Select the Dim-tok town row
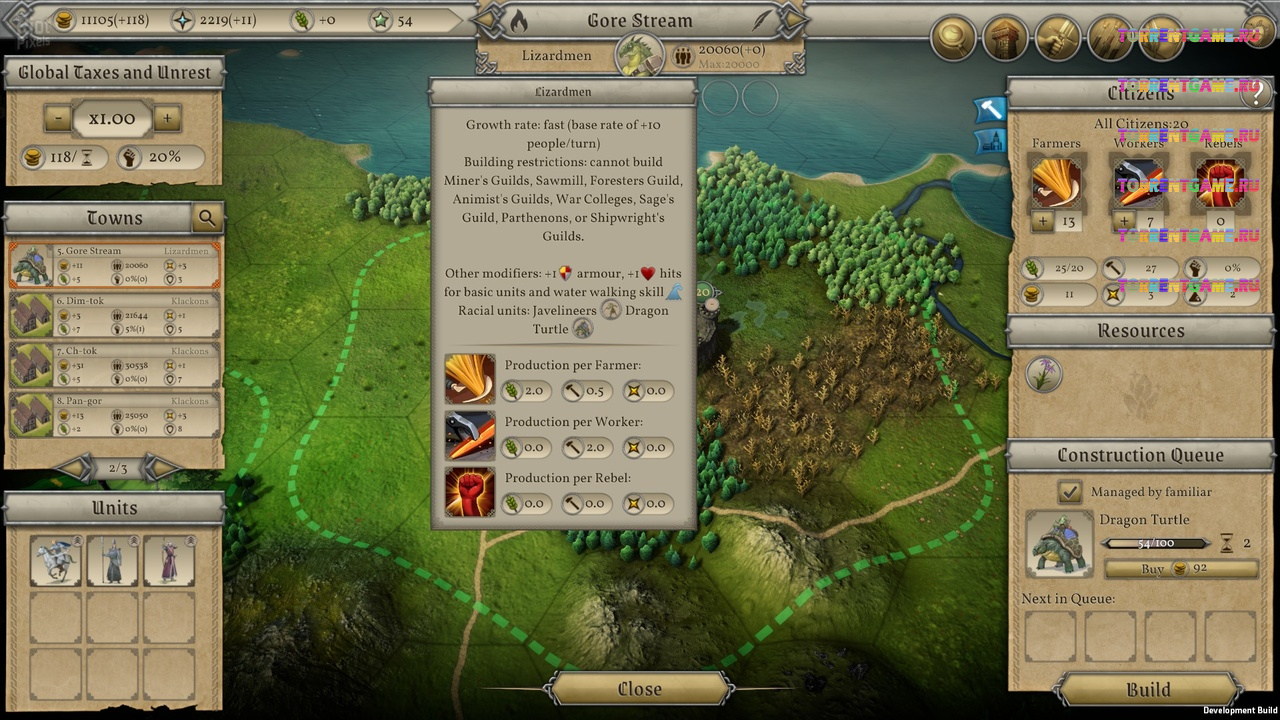Screen dimensions: 1280x720 (115, 315)
